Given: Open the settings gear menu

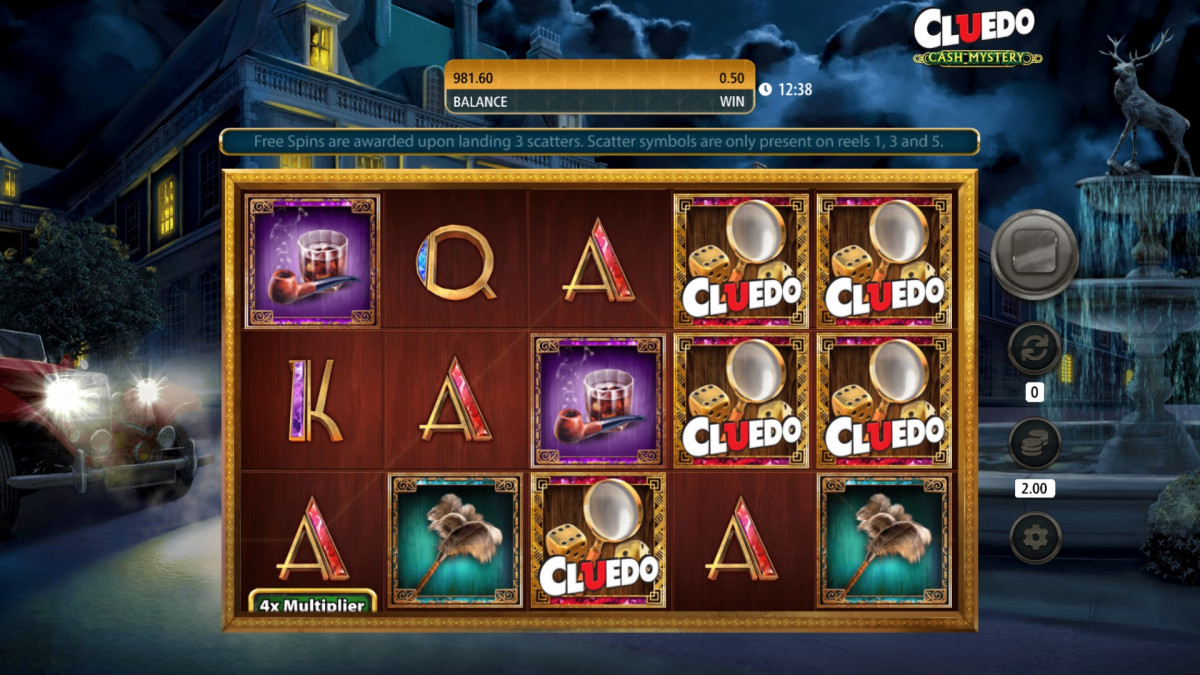Looking at the screenshot, I should 1034,539.
